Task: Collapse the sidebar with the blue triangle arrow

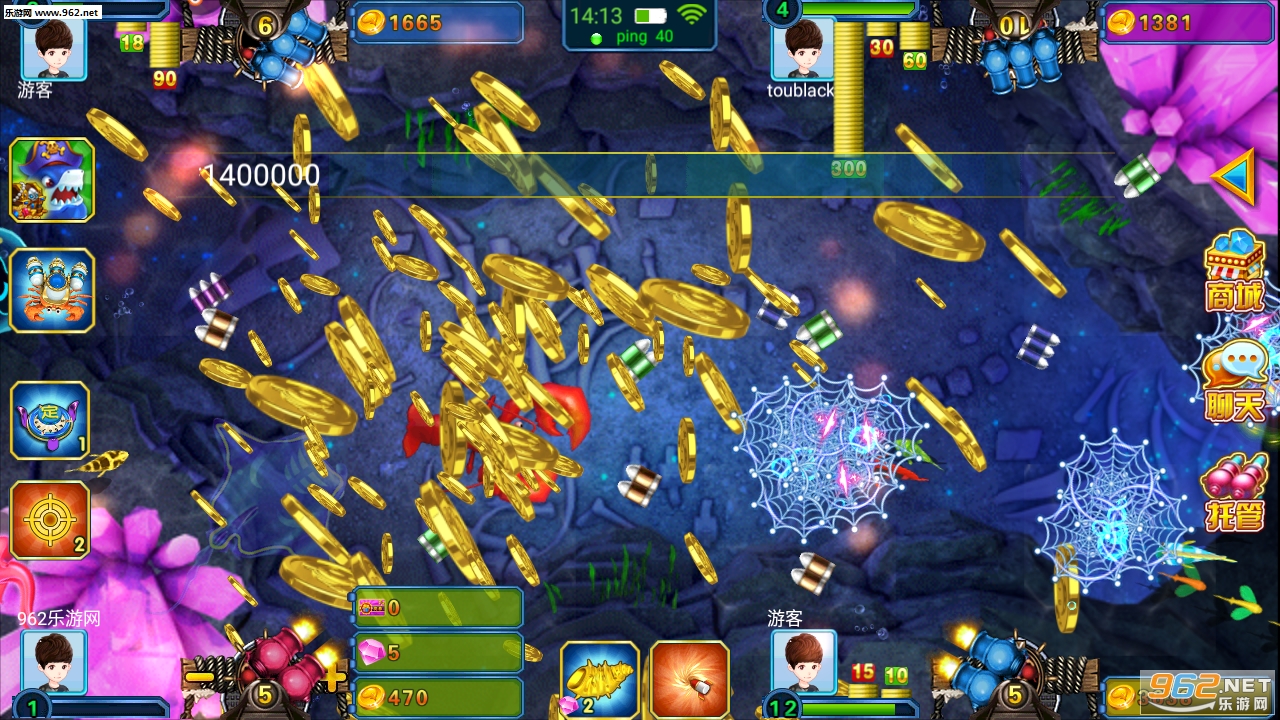Action: [1237, 177]
